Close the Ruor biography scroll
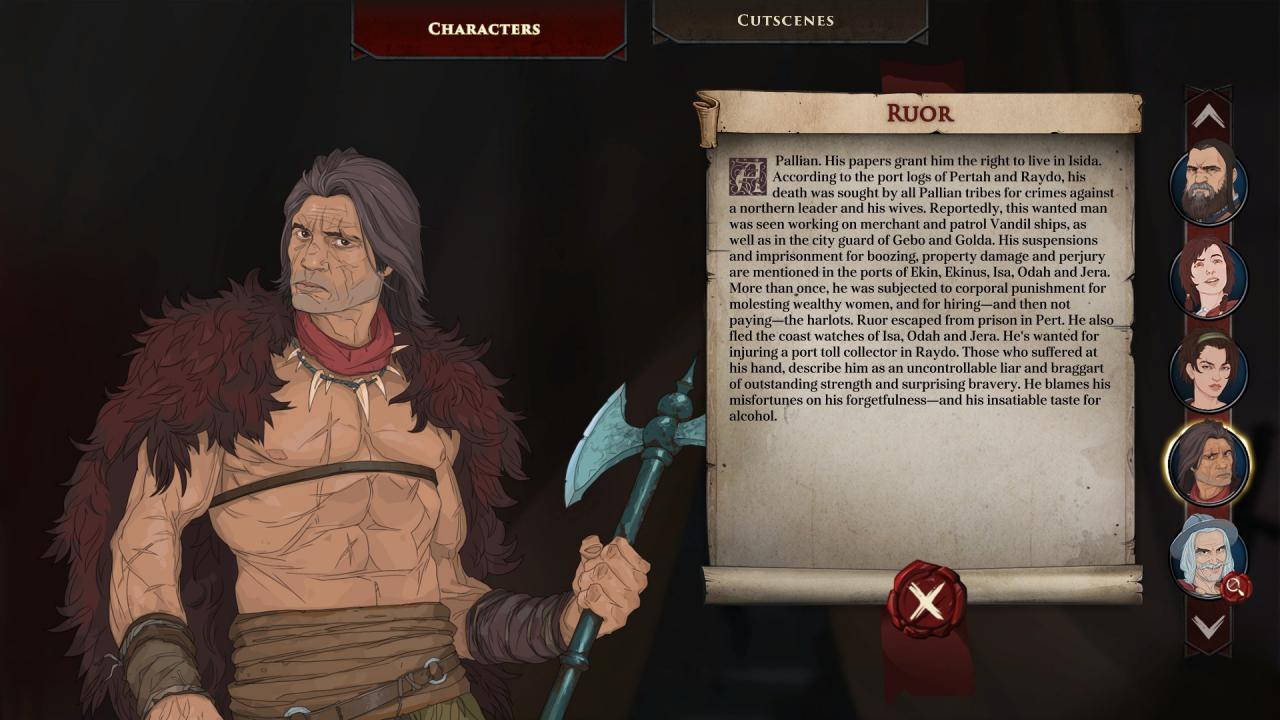Screen dimensions: 1280x720 [x=926, y=601]
